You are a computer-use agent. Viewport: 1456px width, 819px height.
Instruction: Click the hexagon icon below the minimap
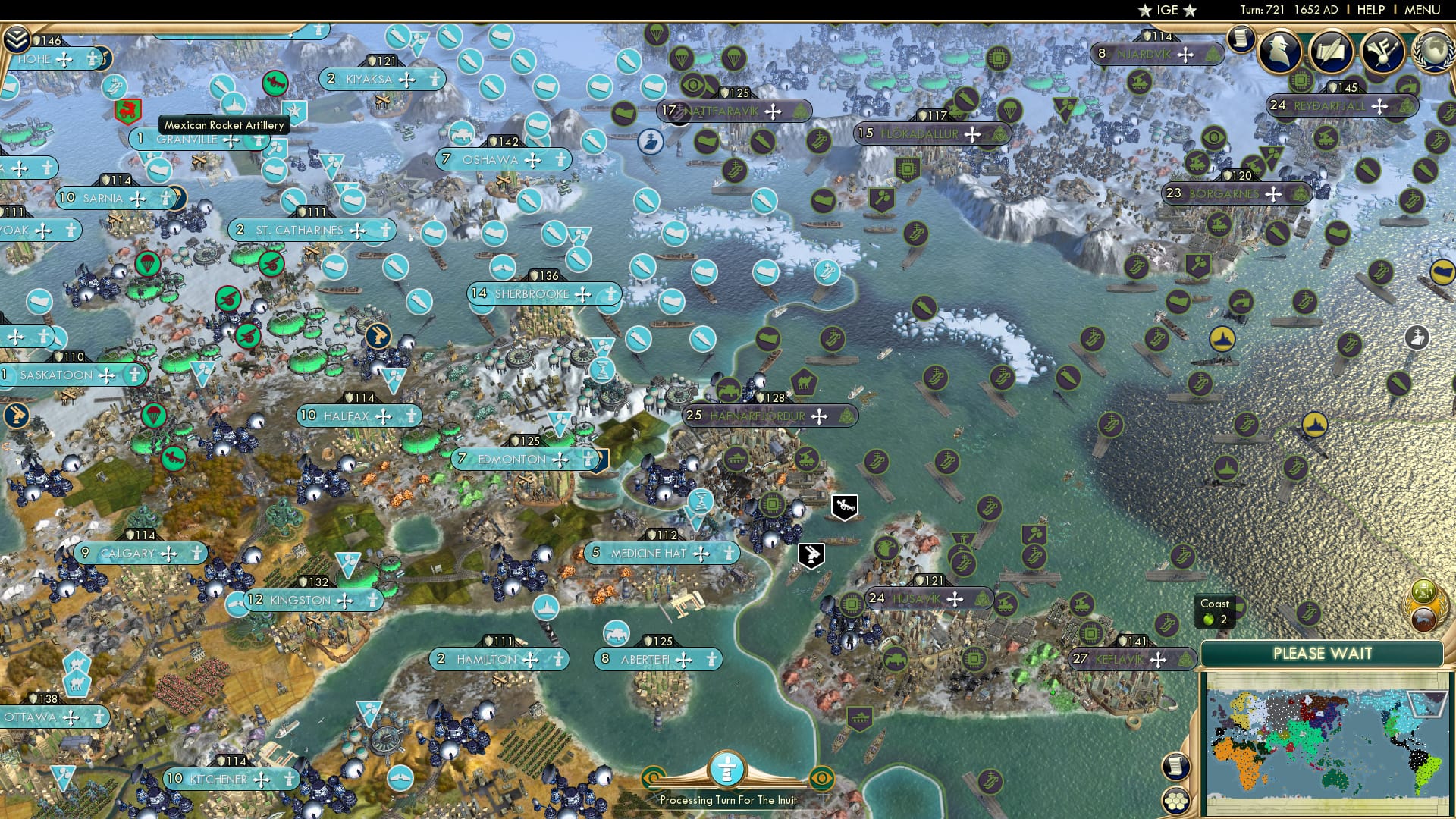1176,801
